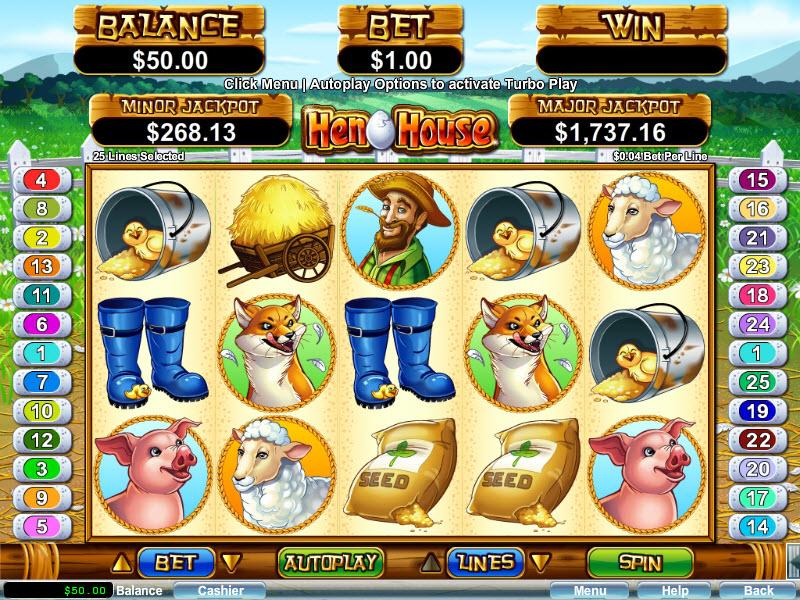
Task: Choose payline number 13
Action: tap(42, 266)
